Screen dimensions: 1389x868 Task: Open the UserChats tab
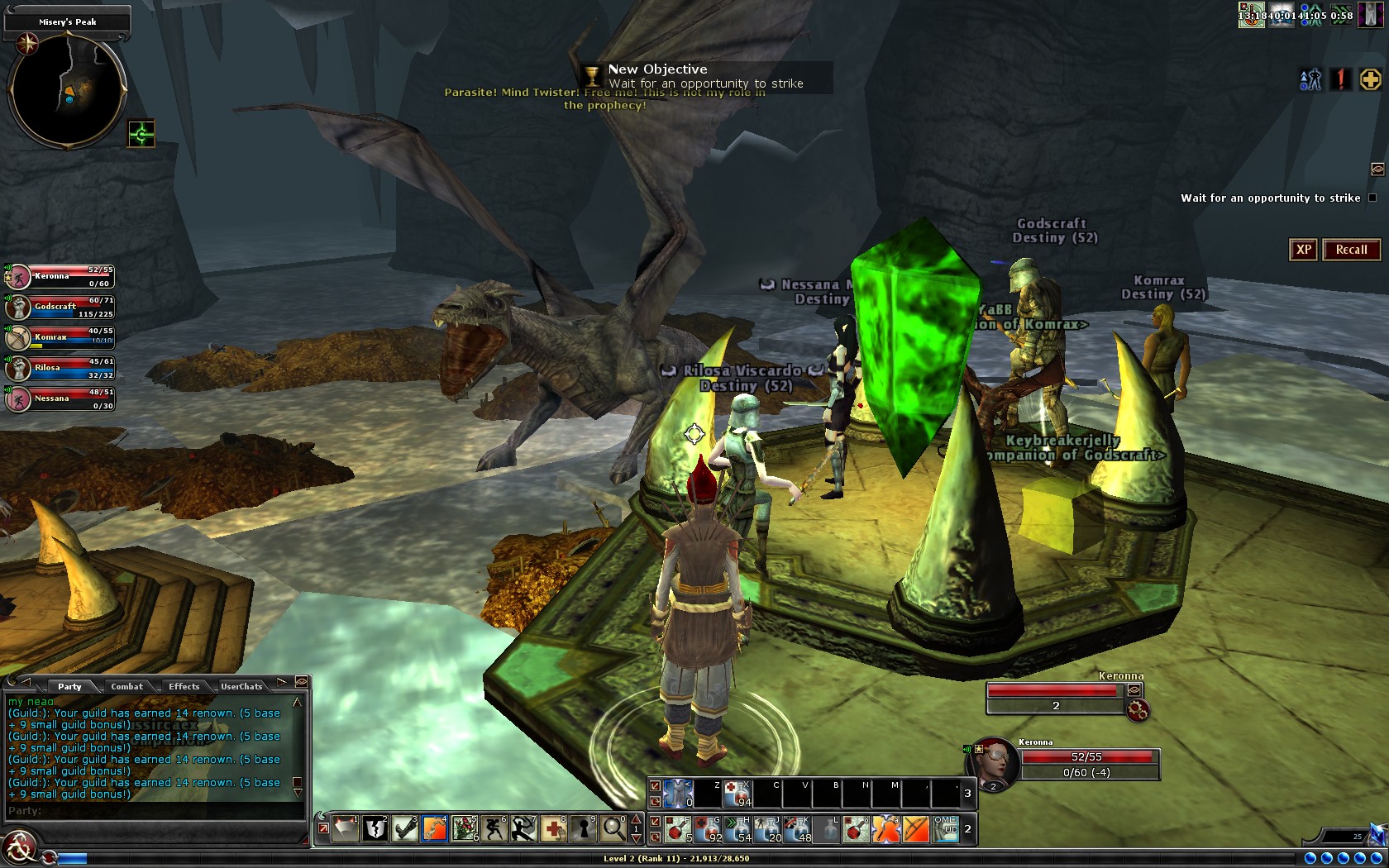[241, 686]
